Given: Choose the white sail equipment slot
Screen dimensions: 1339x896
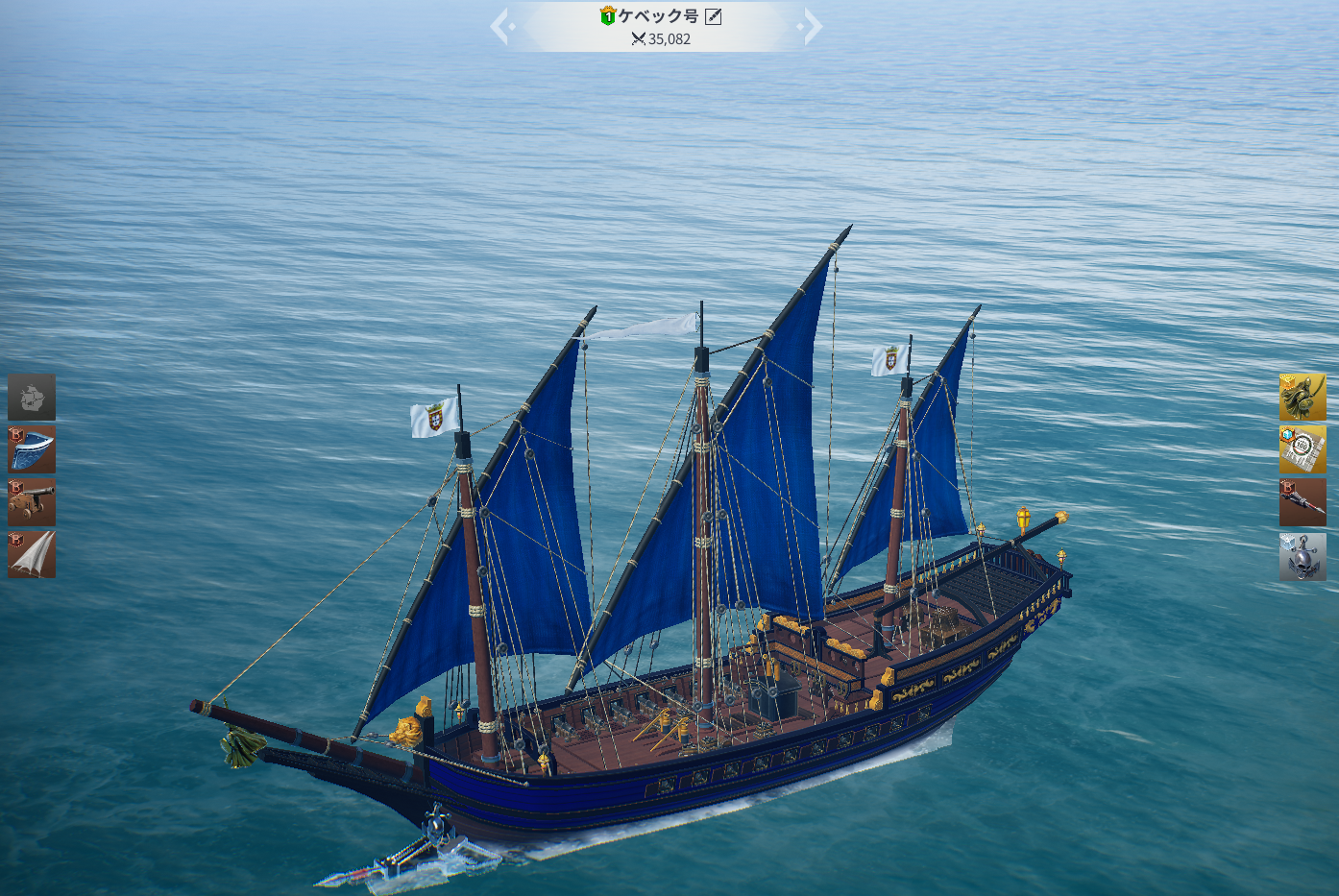Looking at the screenshot, I should coord(32,554).
